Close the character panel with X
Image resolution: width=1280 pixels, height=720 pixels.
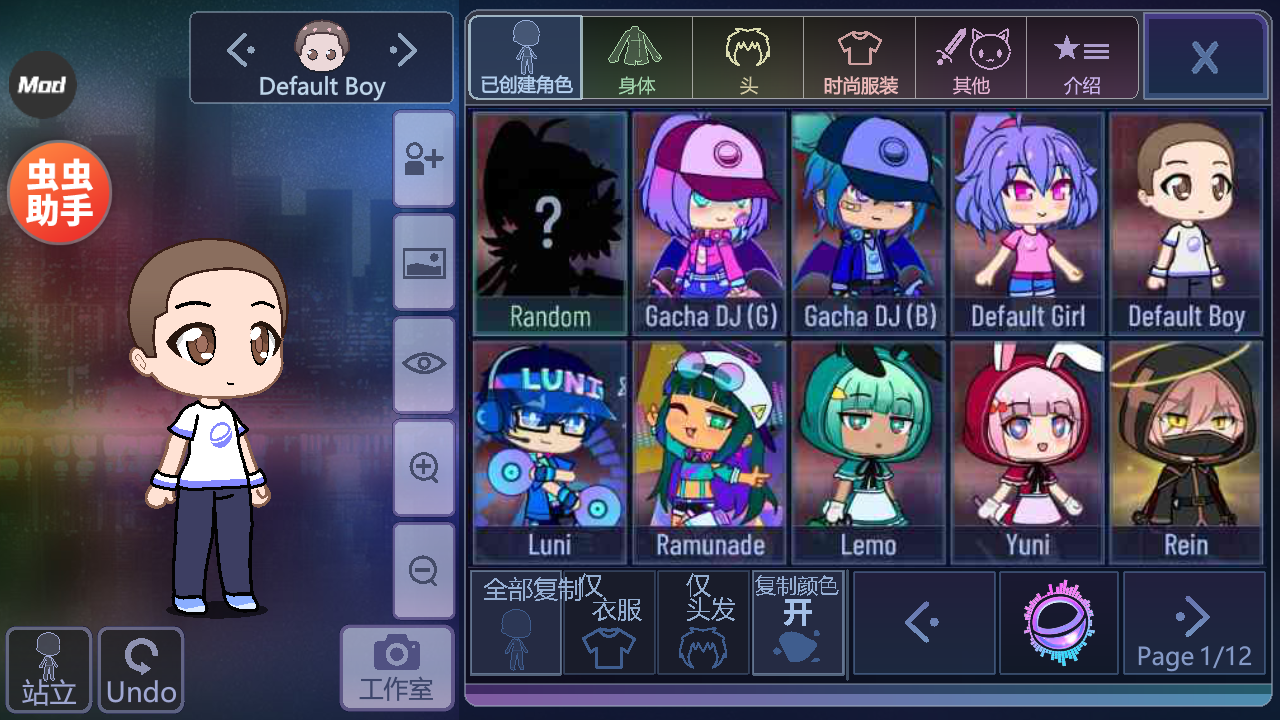pyautogui.click(x=1204, y=57)
